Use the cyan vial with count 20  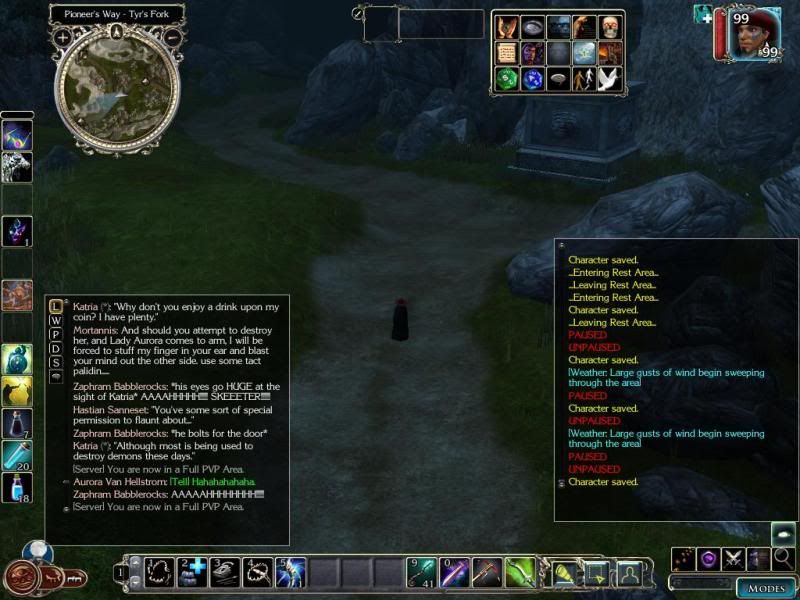(17, 456)
